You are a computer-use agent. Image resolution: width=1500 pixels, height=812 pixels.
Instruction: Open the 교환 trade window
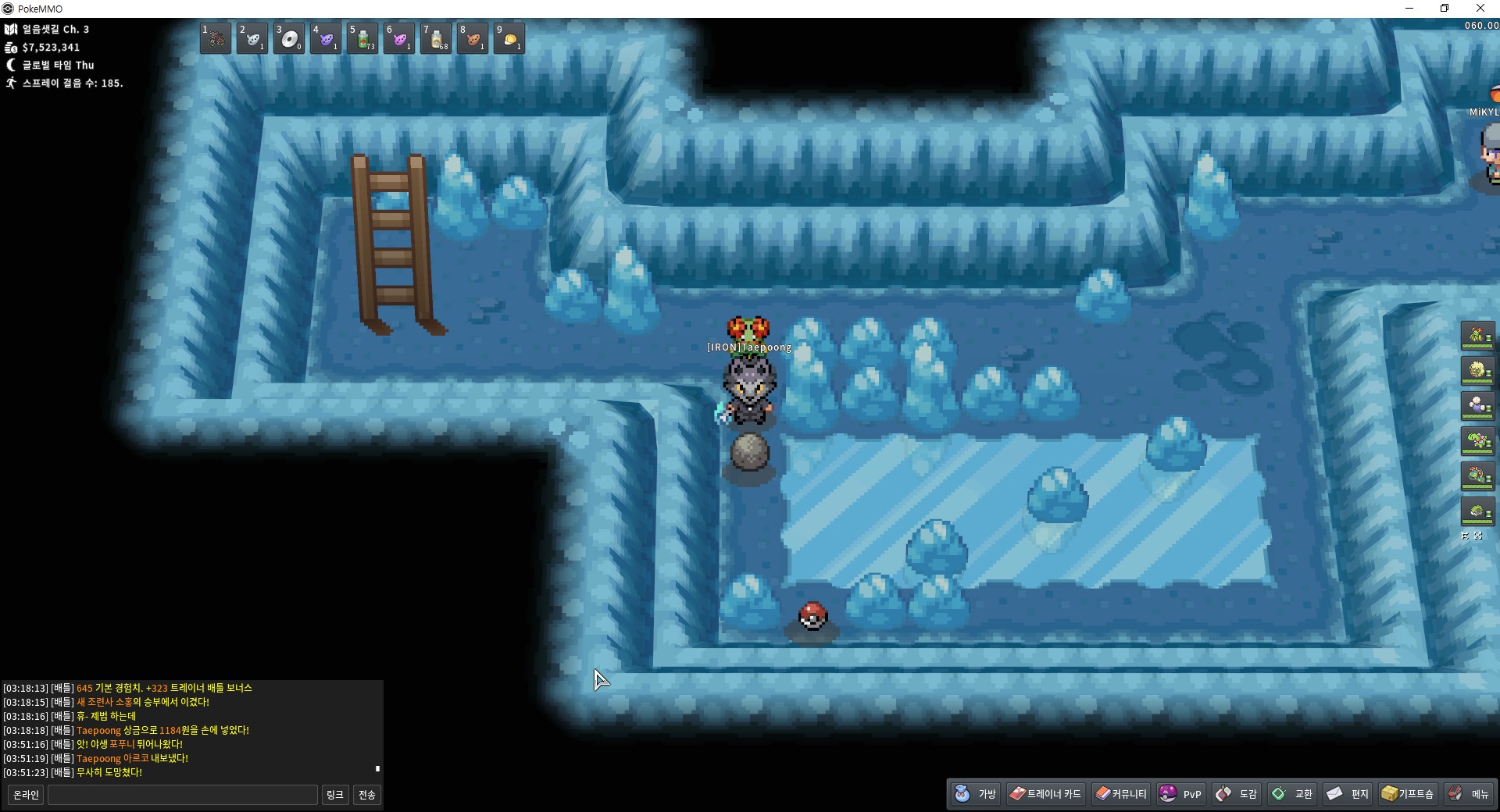click(x=1292, y=794)
